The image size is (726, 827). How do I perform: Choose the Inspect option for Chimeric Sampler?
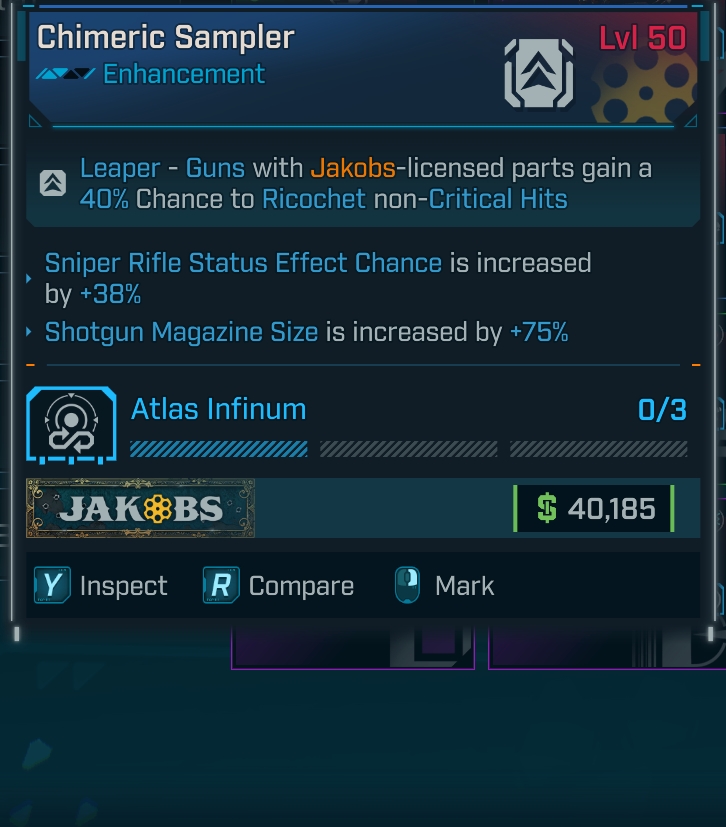click(123, 586)
